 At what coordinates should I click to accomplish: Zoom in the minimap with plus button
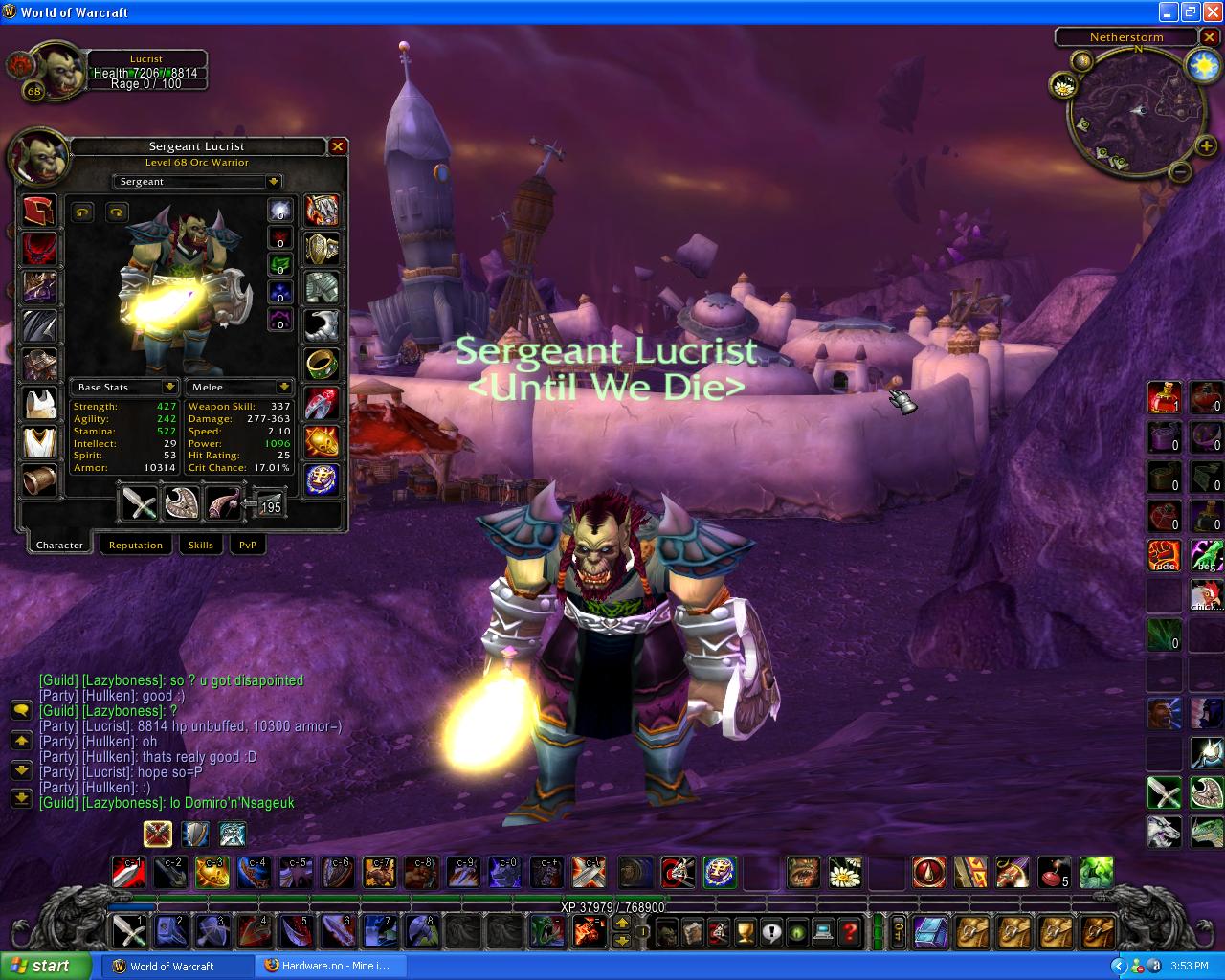pos(1206,146)
